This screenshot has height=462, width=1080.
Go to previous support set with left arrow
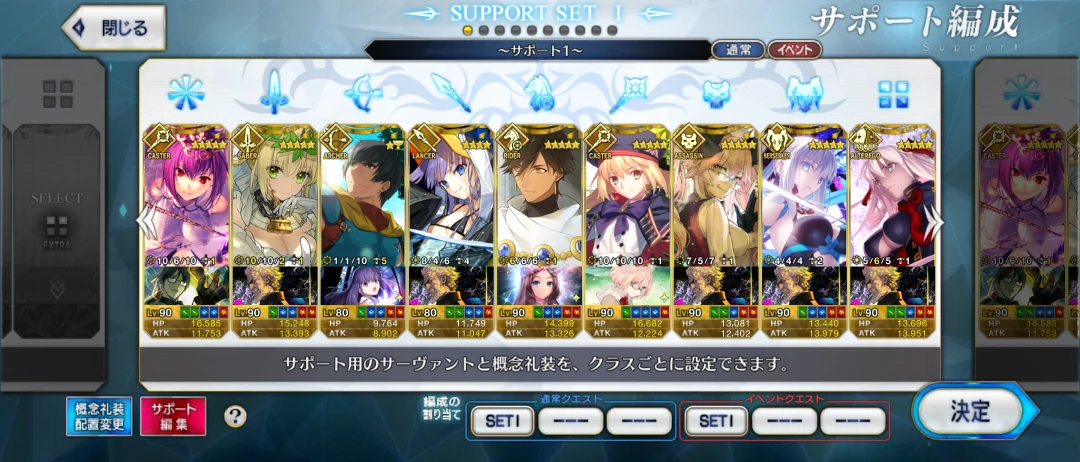[x=148, y=219]
